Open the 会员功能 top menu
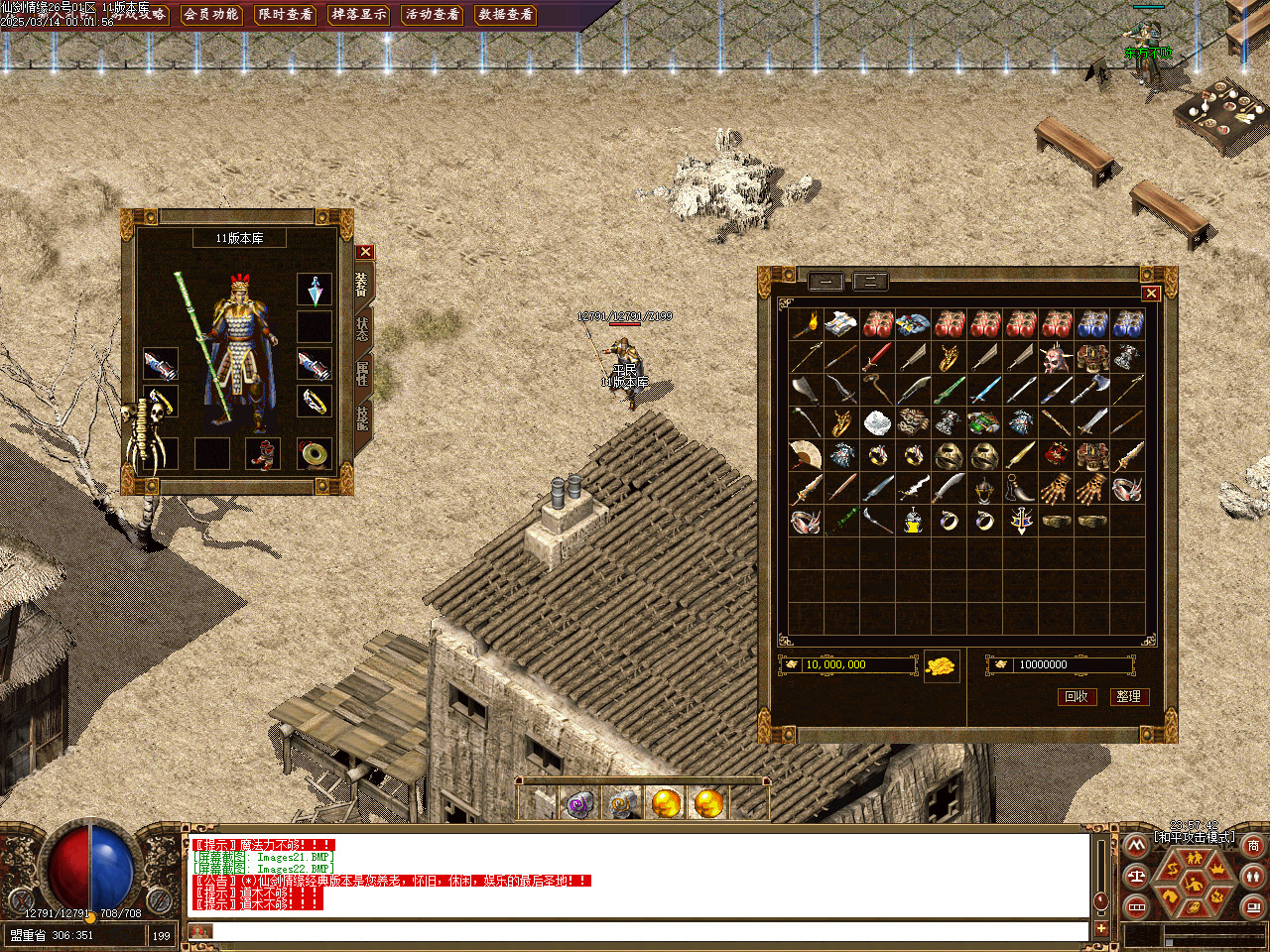This screenshot has width=1270, height=952. pos(211,14)
